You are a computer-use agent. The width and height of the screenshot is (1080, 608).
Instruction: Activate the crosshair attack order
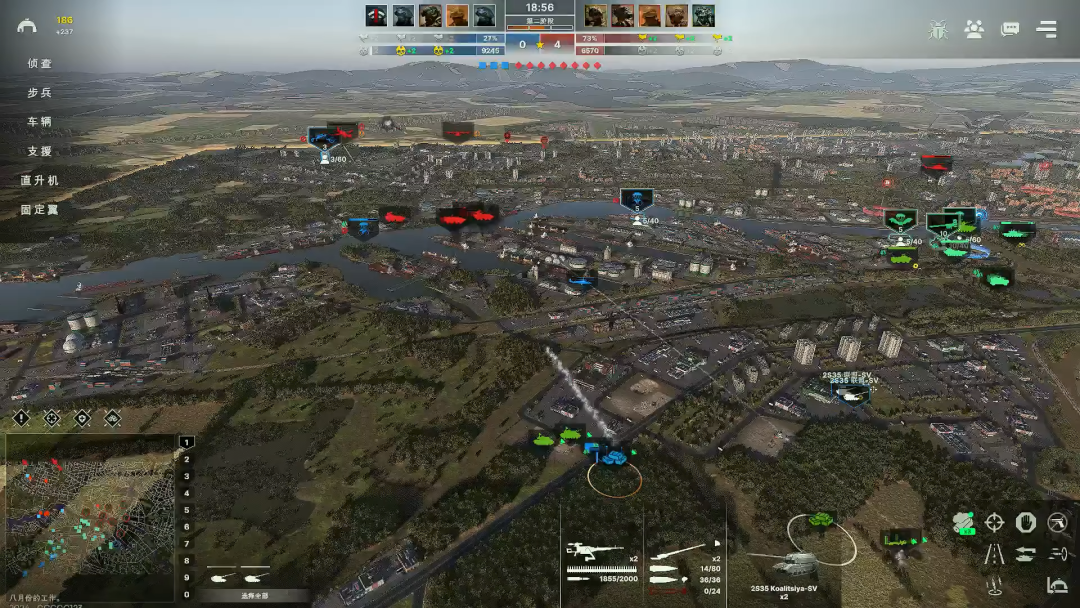pos(995,522)
